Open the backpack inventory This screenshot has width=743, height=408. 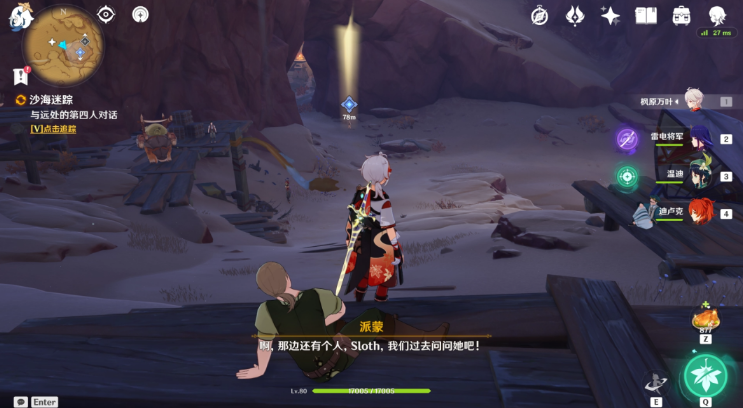[682, 15]
